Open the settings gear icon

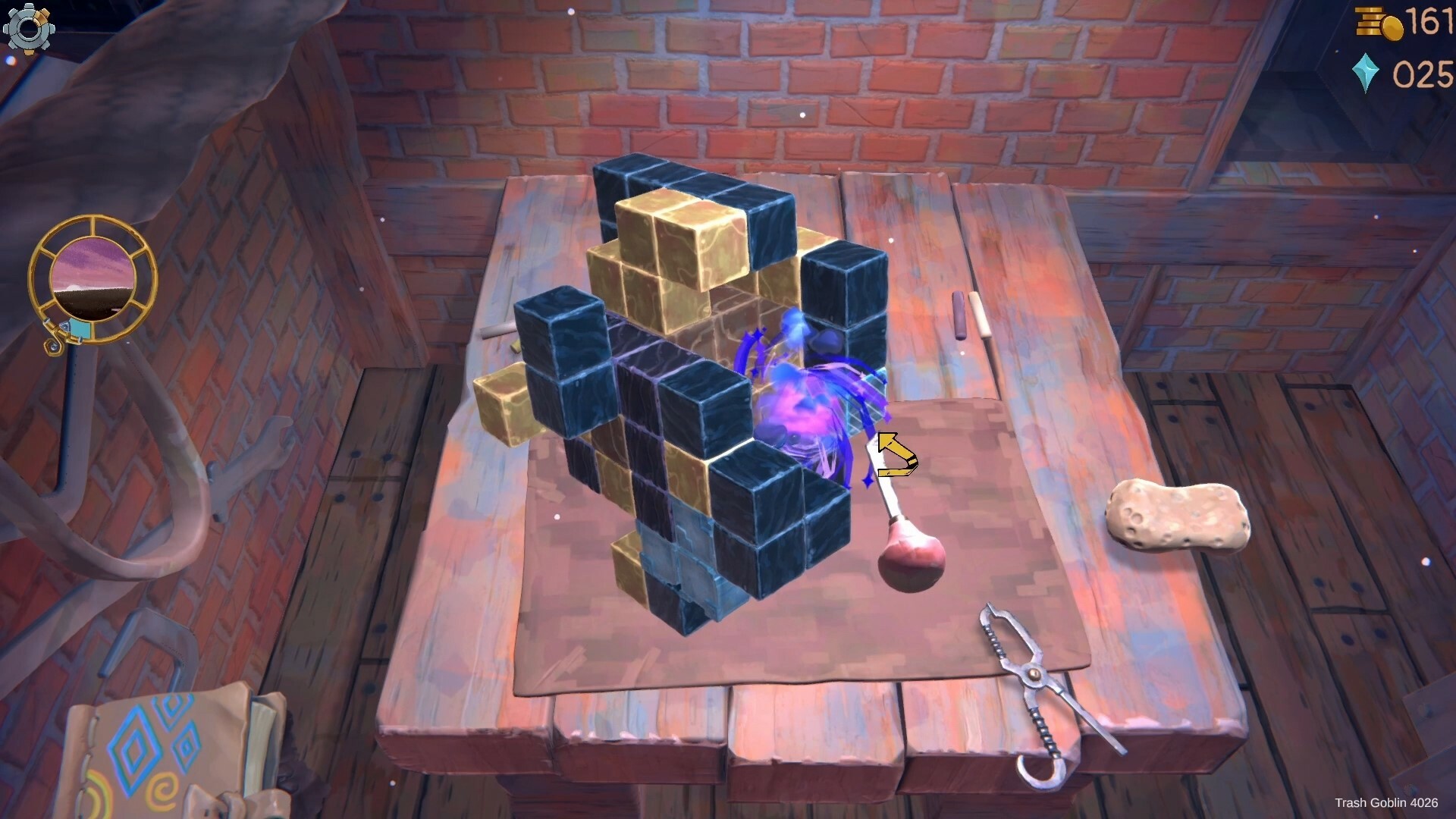click(x=30, y=30)
